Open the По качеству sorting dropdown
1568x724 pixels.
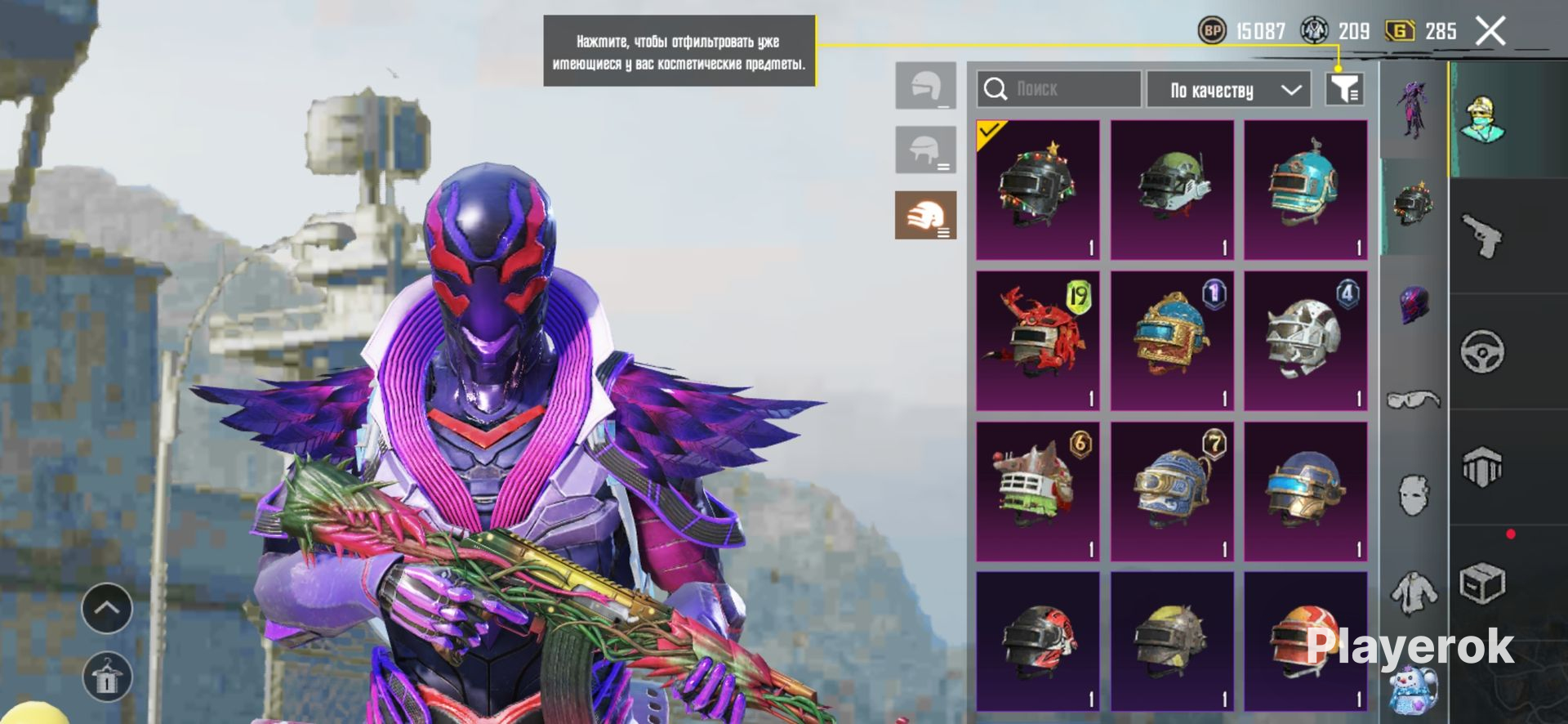(1228, 90)
